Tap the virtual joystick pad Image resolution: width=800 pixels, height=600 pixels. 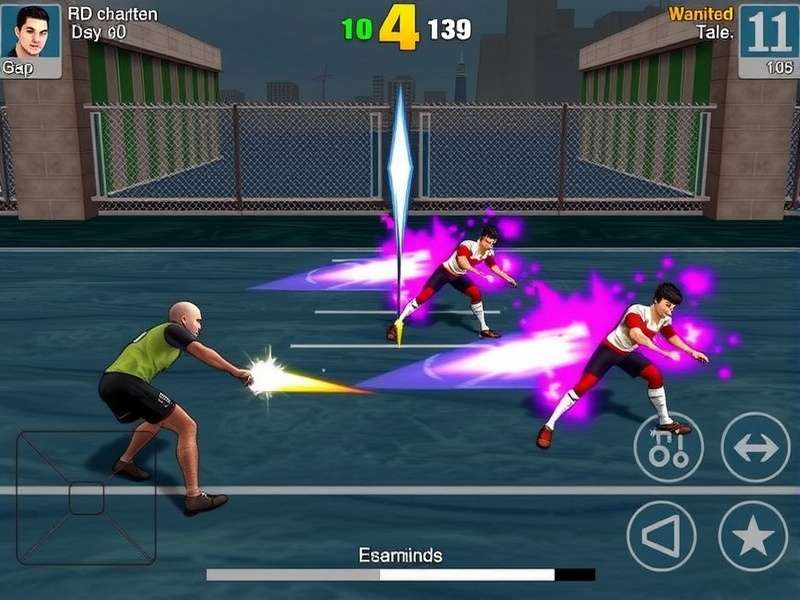[87, 497]
